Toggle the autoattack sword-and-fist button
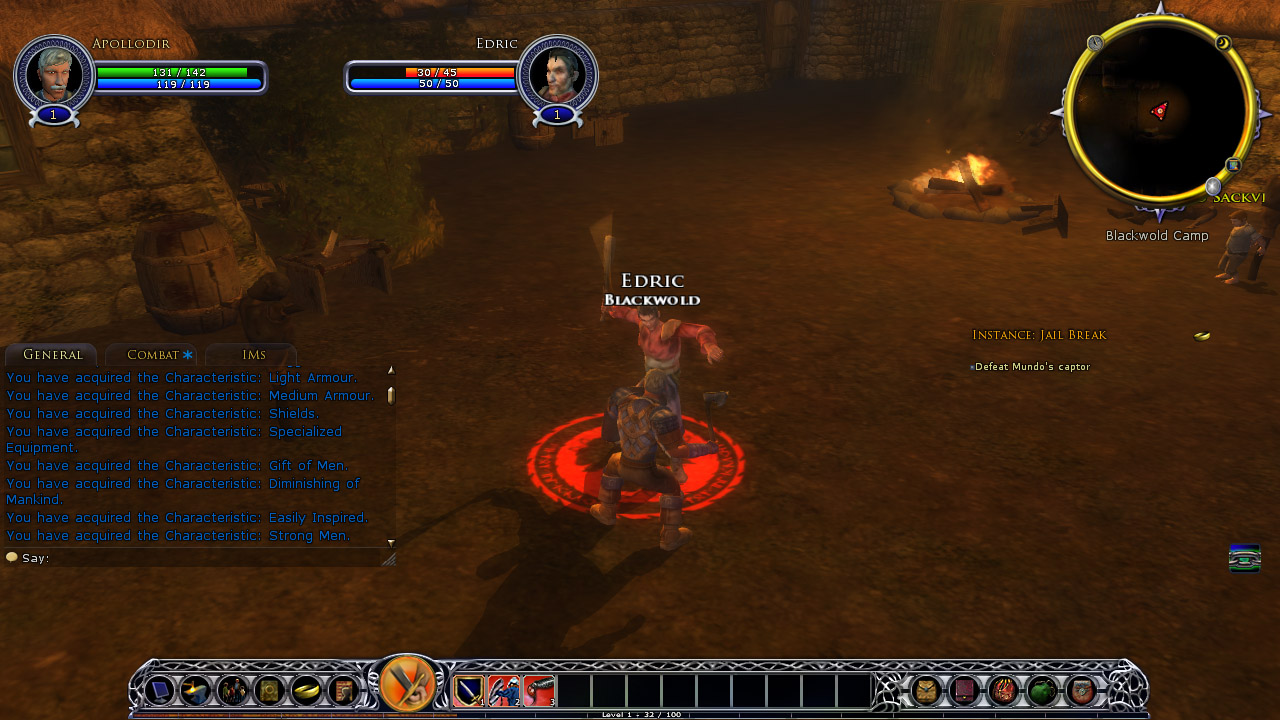Viewport: 1280px width, 720px height. click(x=408, y=685)
